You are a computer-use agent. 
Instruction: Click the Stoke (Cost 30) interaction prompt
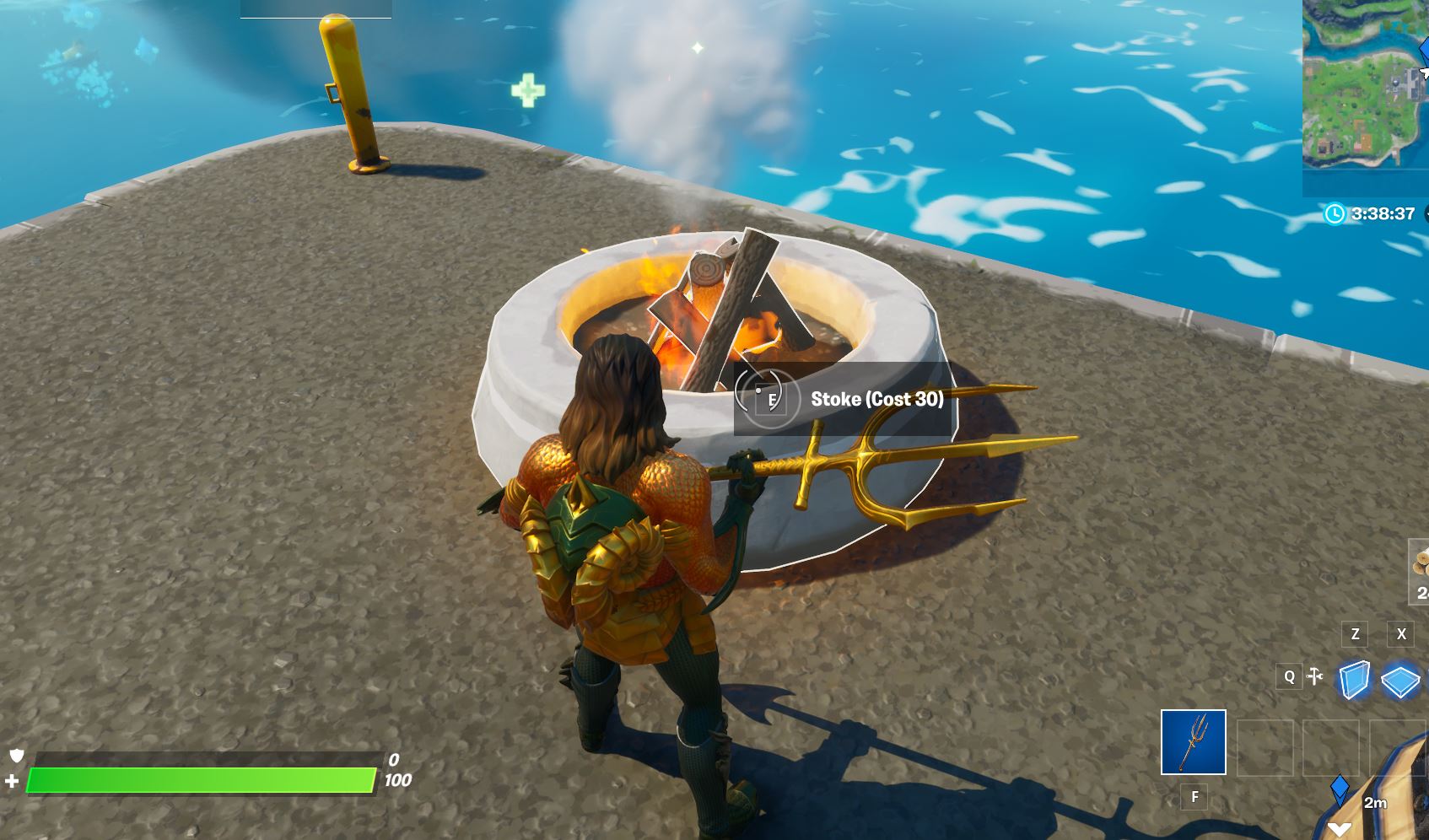click(877, 399)
